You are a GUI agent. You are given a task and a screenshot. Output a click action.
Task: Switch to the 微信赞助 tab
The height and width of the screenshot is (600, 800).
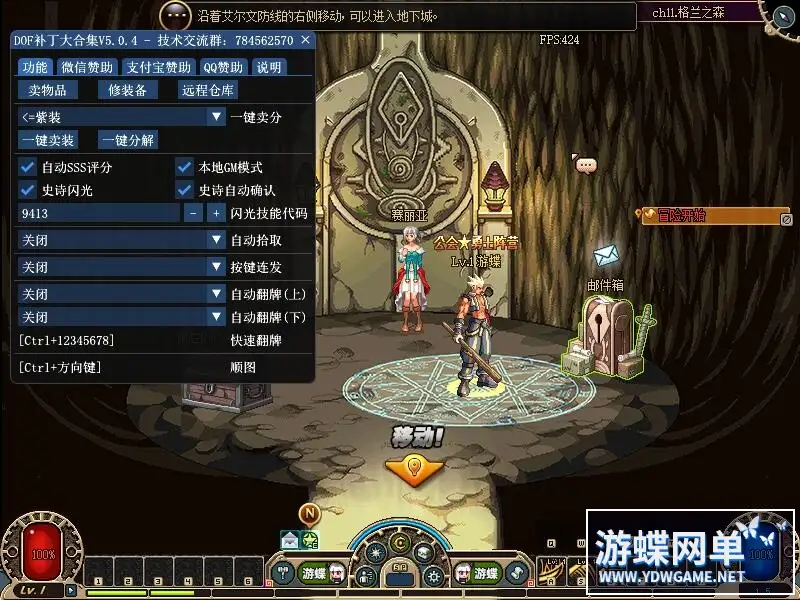[87, 67]
